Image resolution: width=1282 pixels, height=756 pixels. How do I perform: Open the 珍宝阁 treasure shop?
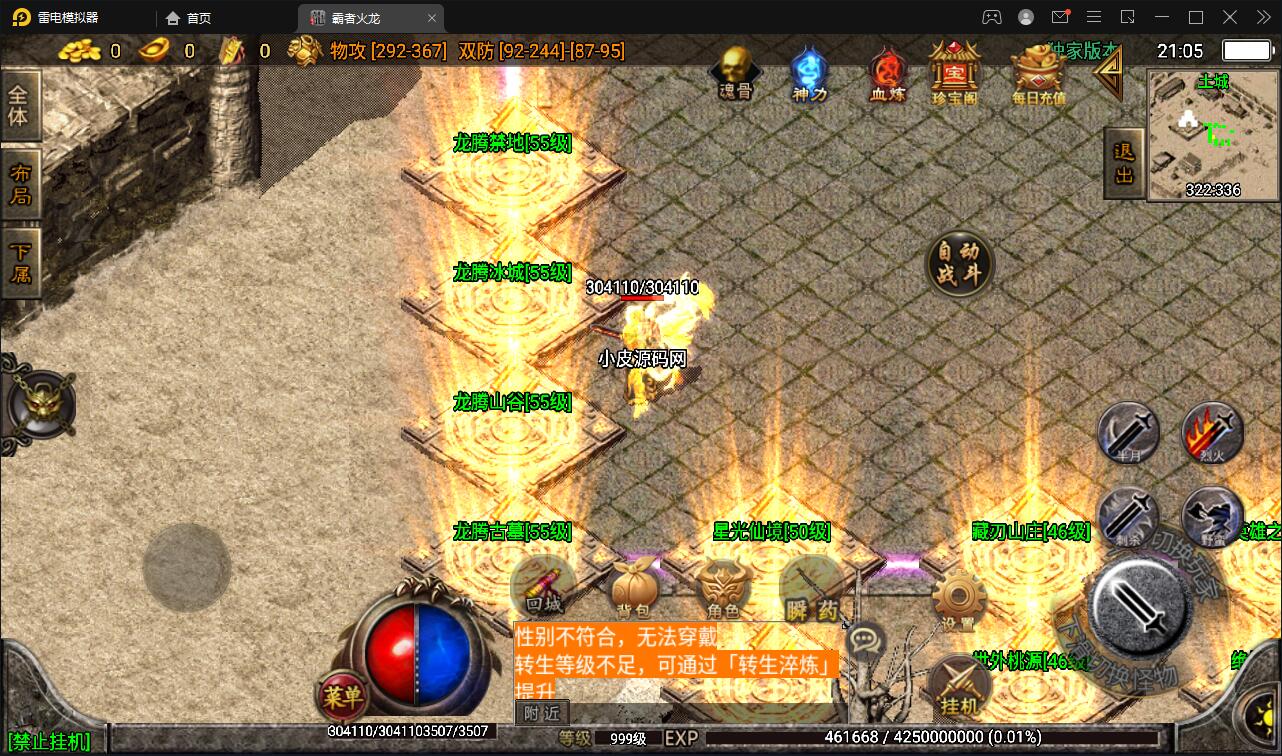click(956, 70)
